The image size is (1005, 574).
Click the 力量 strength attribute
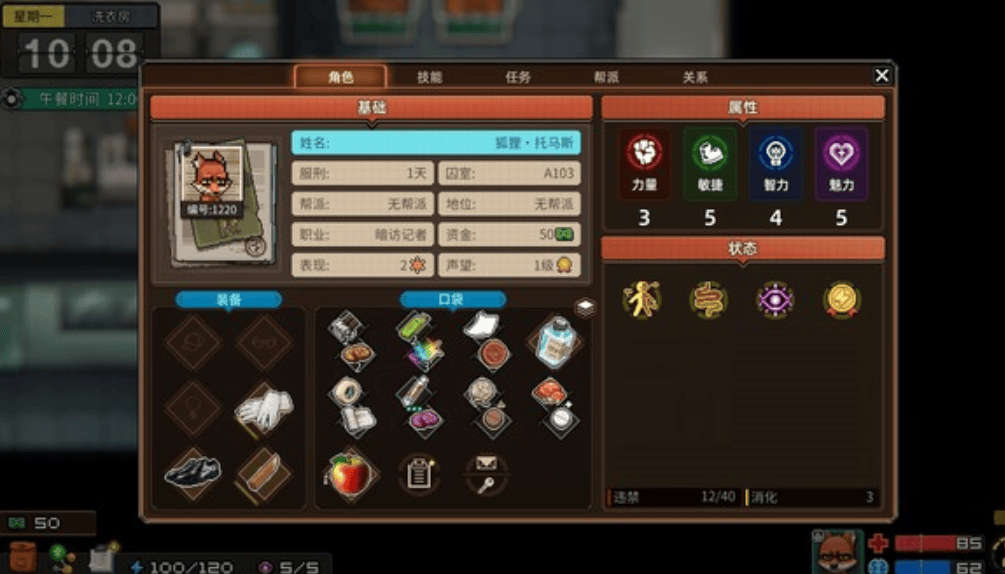[643, 161]
